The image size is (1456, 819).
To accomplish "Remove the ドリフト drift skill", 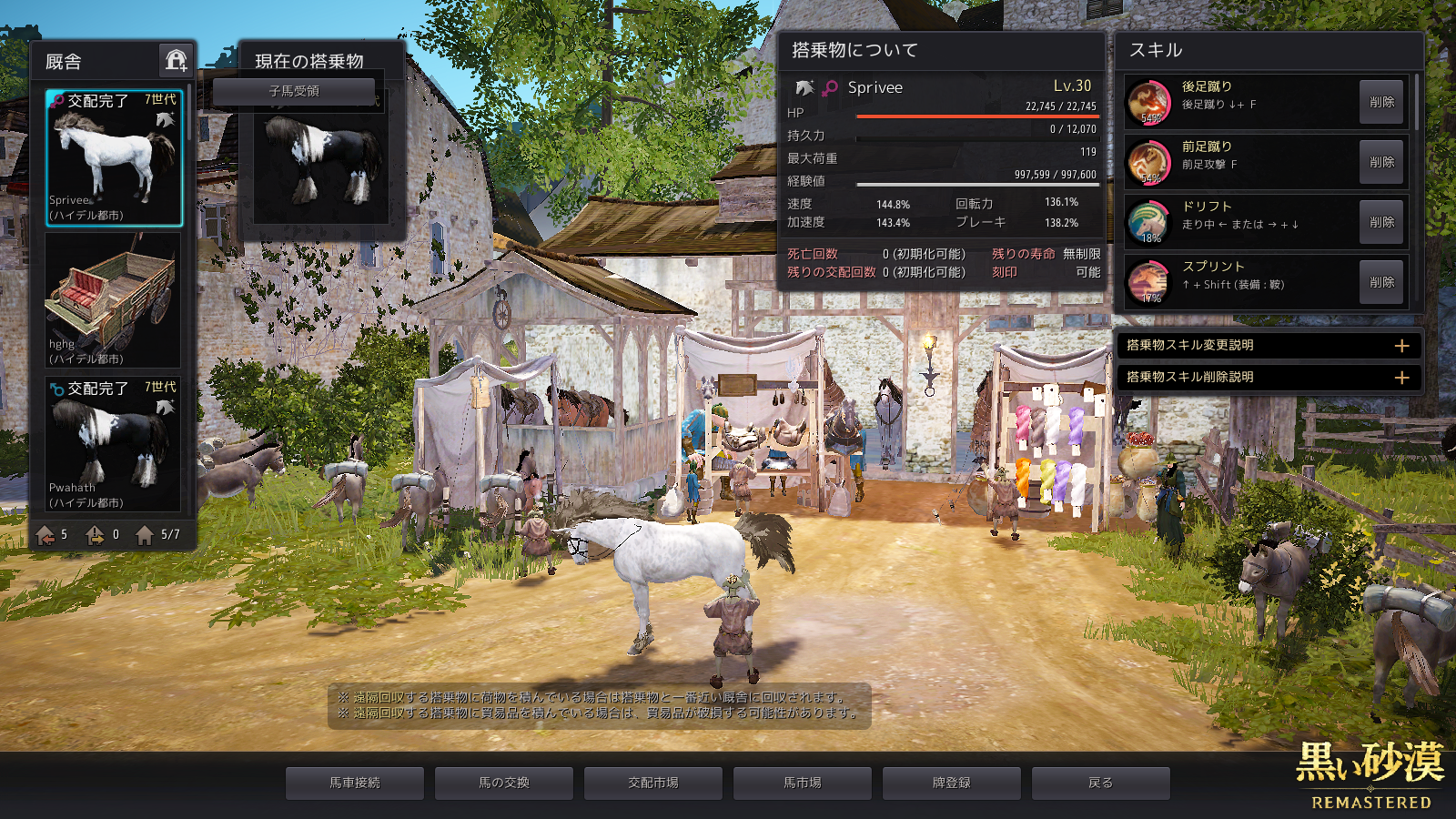I will pos(1381,222).
